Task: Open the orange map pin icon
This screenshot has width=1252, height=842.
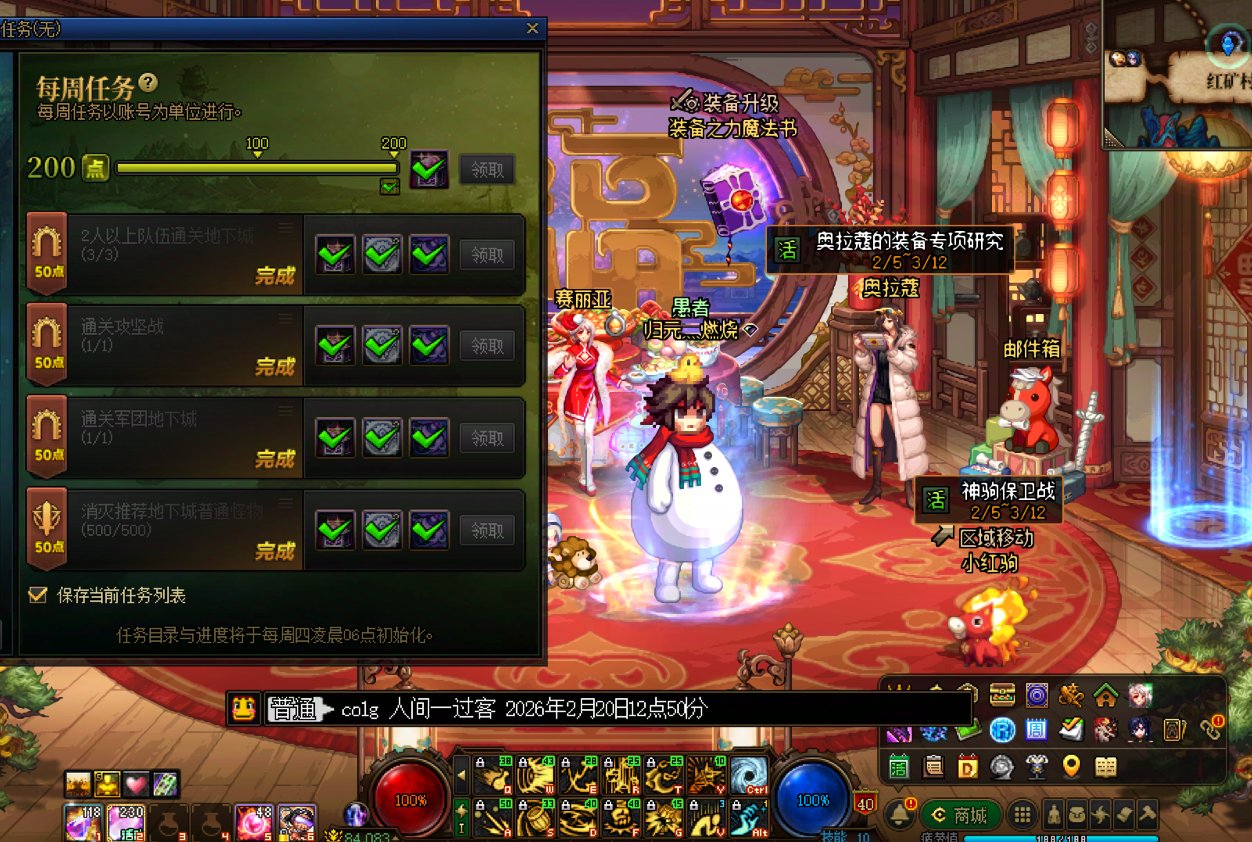Action: coord(1071,767)
